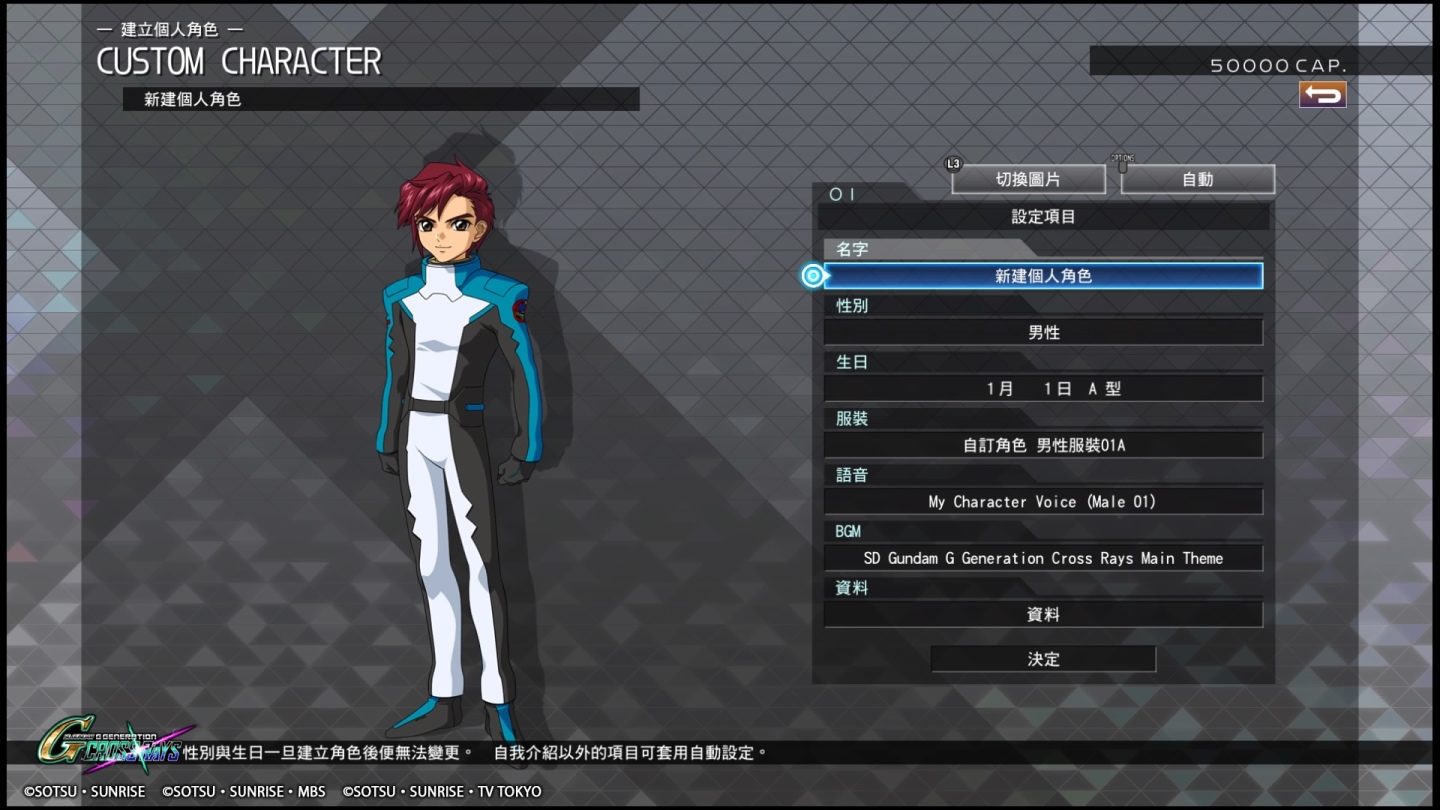This screenshot has width=1440, height=810.
Task: Select the 切換圖片 switch picture button
Action: (x=1028, y=180)
